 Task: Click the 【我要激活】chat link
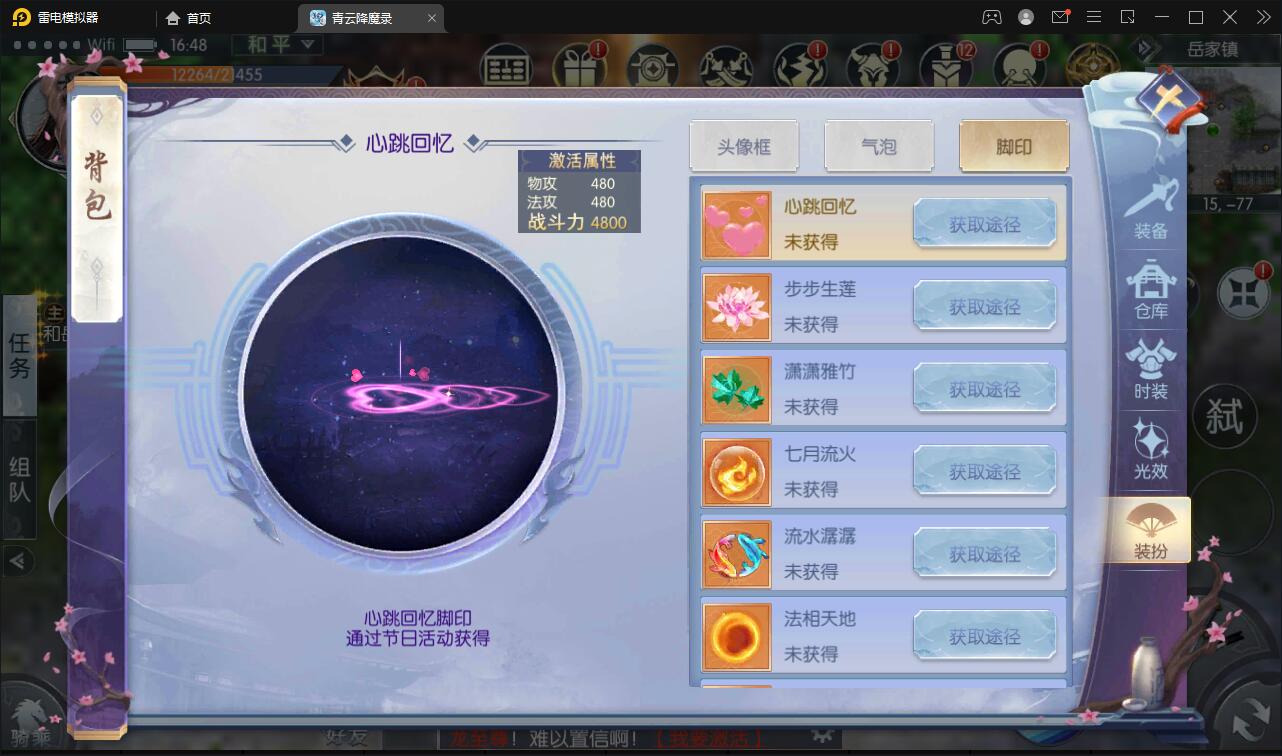710,740
